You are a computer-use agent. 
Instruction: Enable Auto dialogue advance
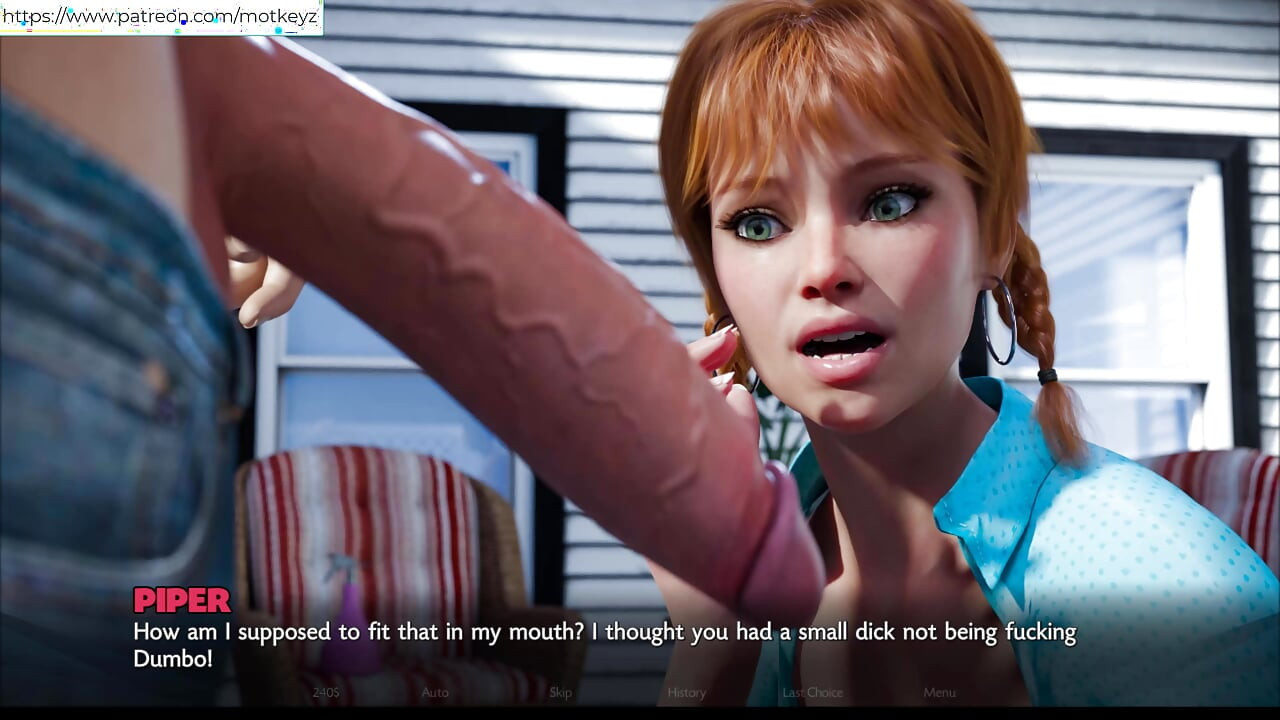click(435, 692)
